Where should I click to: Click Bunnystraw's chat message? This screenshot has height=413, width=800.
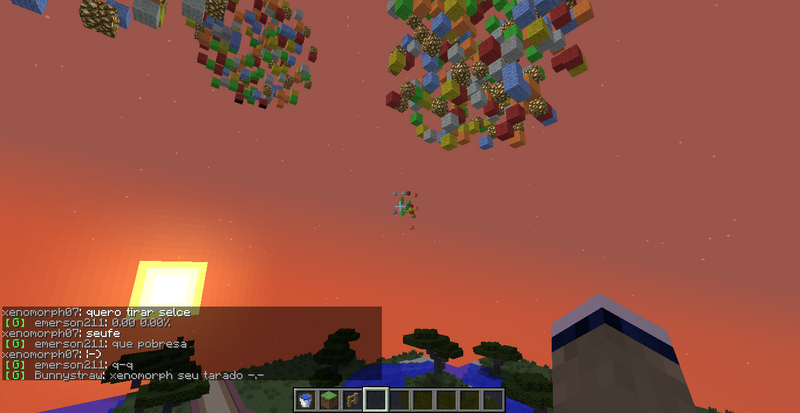[134, 376]
